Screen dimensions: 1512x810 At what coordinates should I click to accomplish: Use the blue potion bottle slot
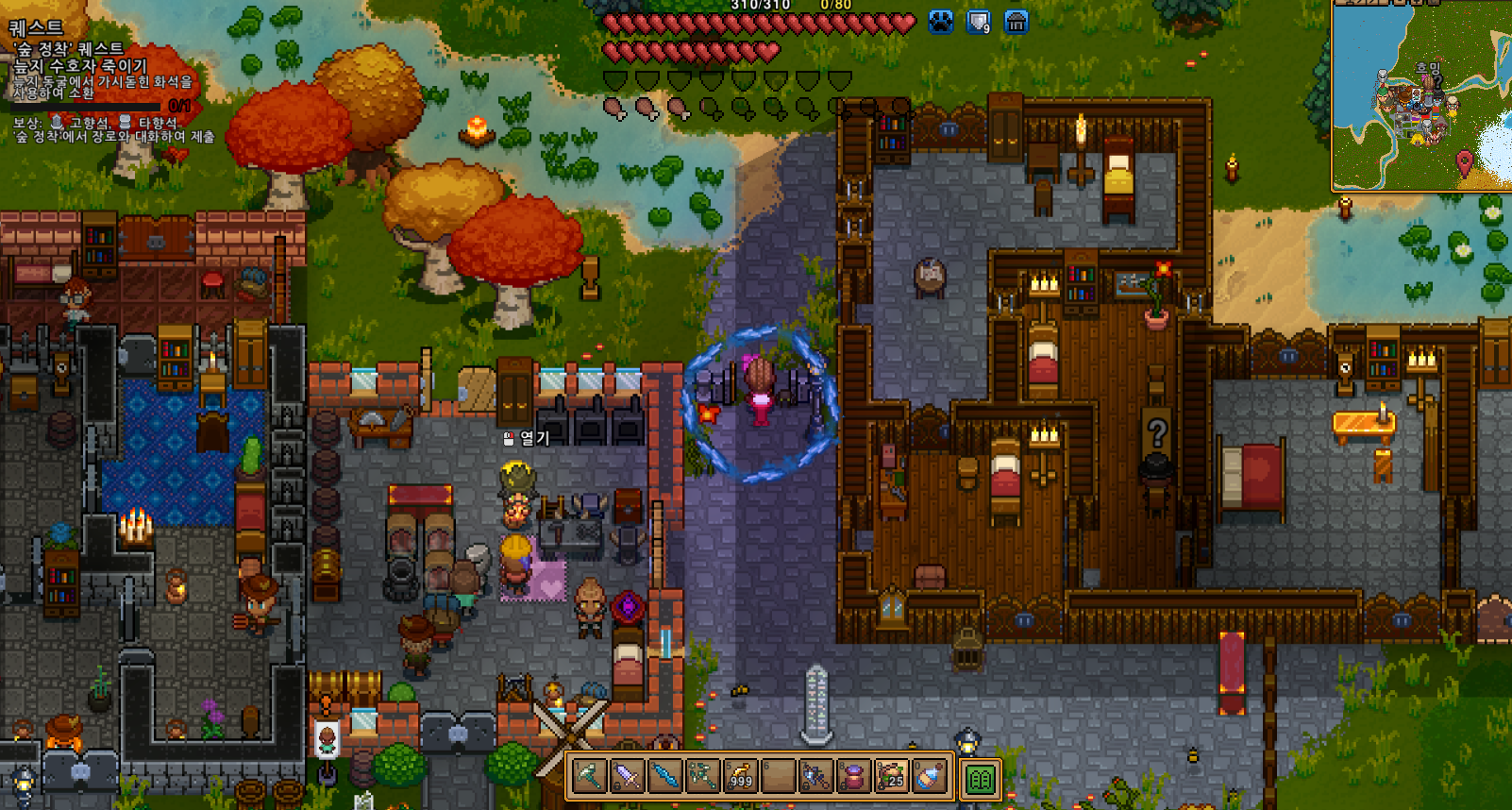point(929,776)
